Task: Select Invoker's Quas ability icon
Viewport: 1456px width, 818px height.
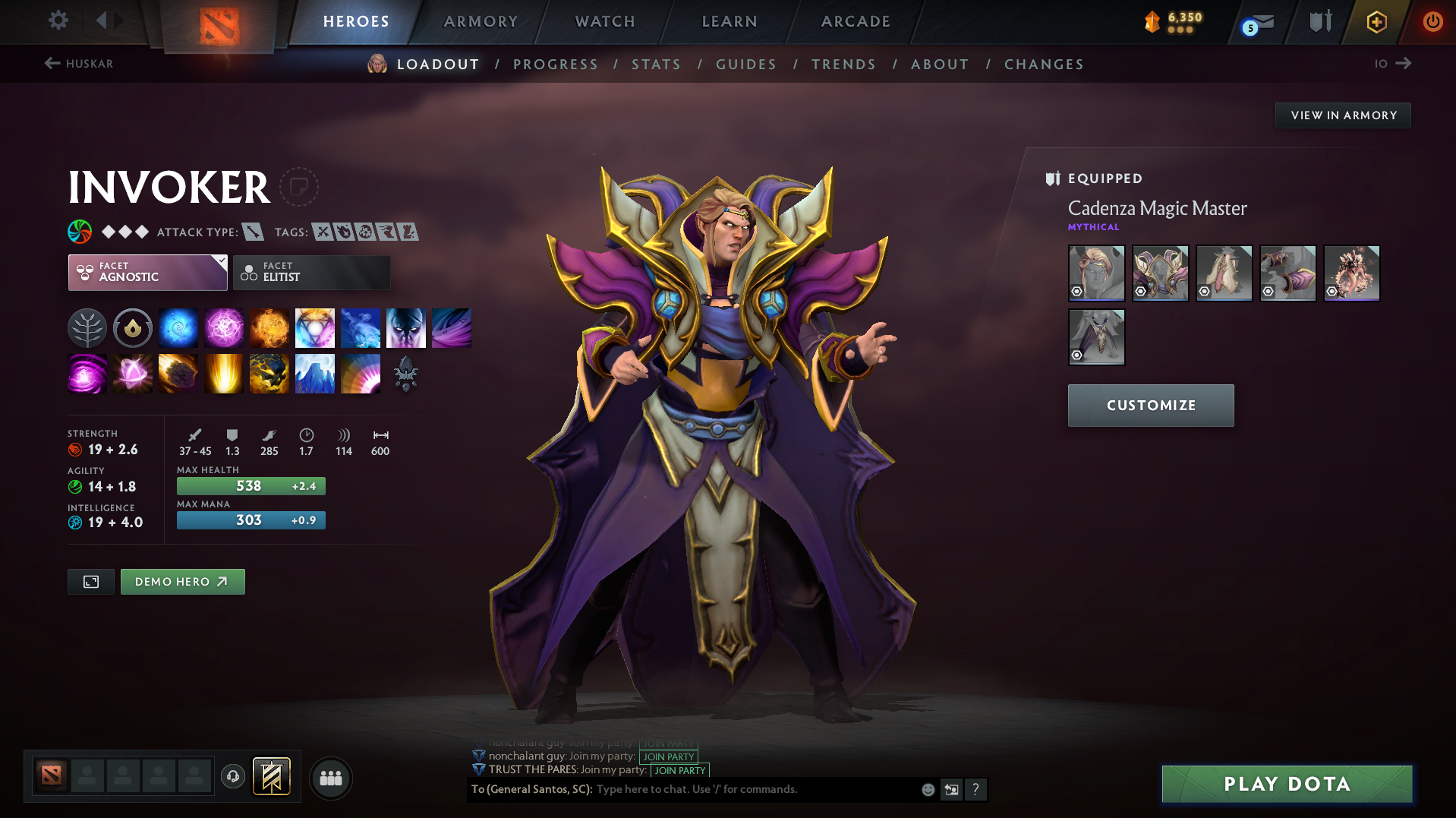Action: click(178, 328)
